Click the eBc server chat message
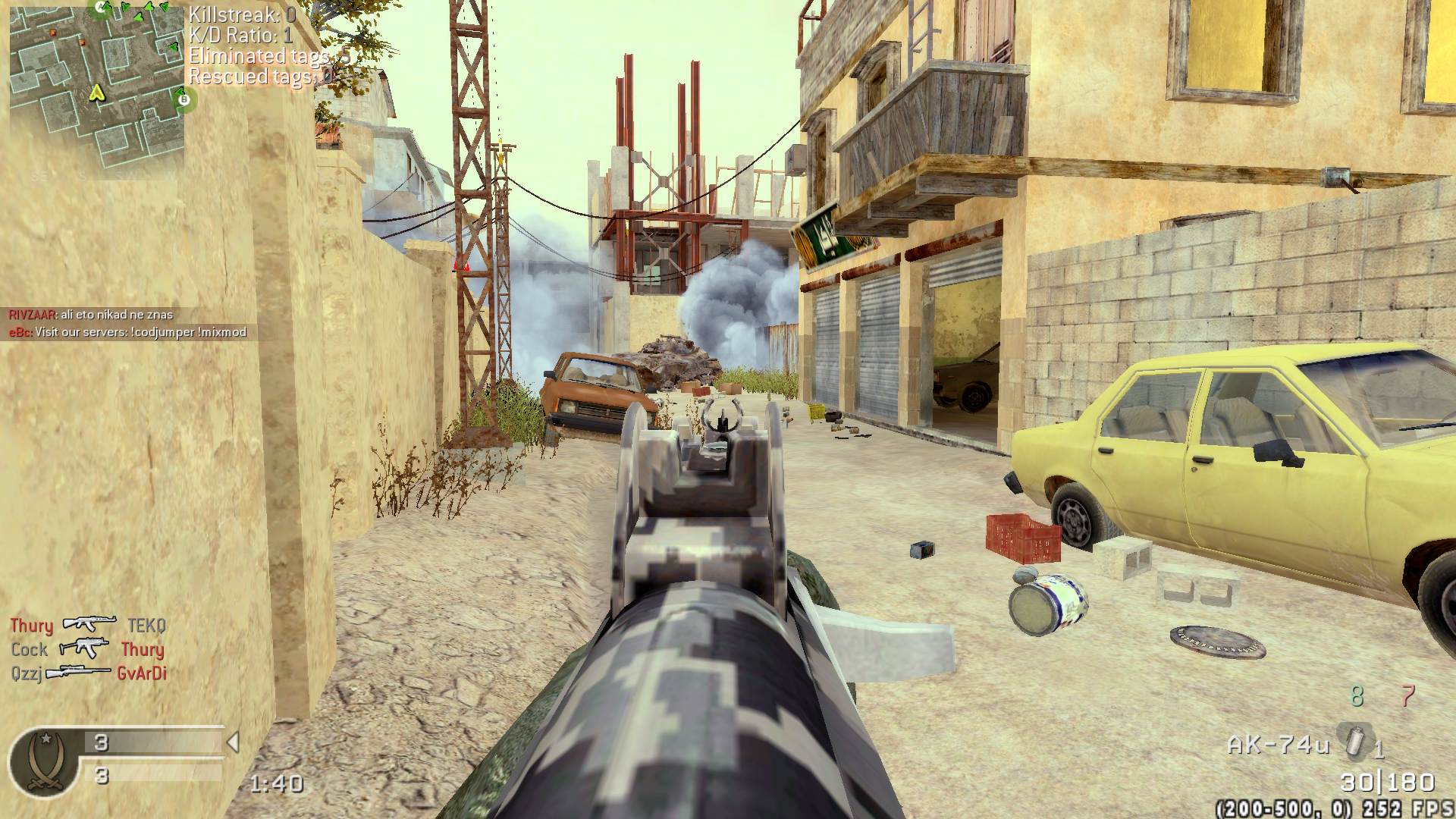 [127, 332]
